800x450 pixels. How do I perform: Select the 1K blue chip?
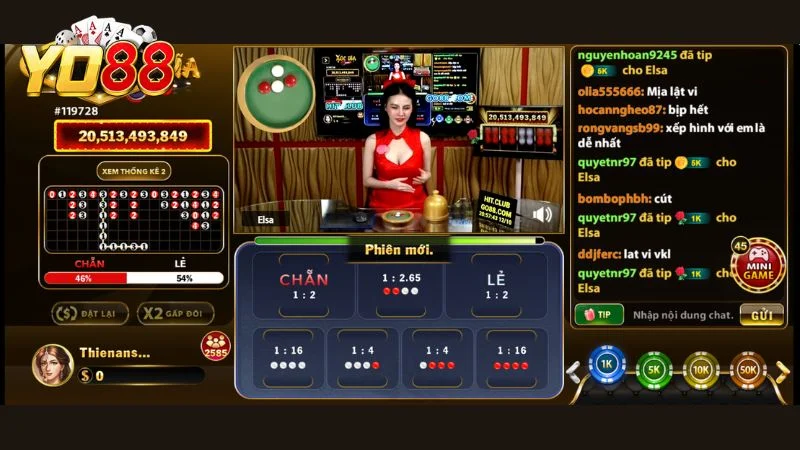click(x=605, y=368)
